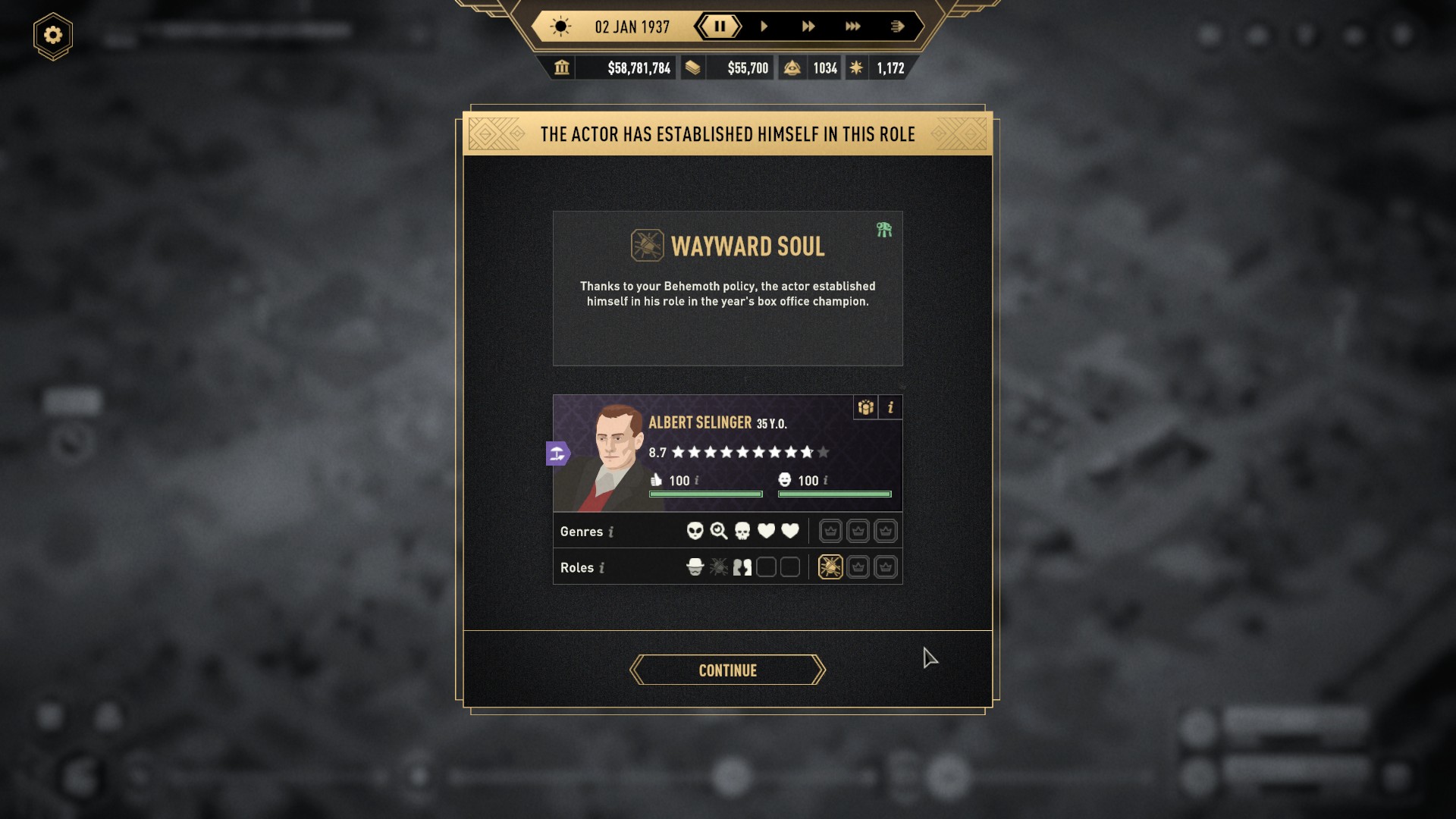Click the green elephant Behemoth policy icon

tap(884, 230)
